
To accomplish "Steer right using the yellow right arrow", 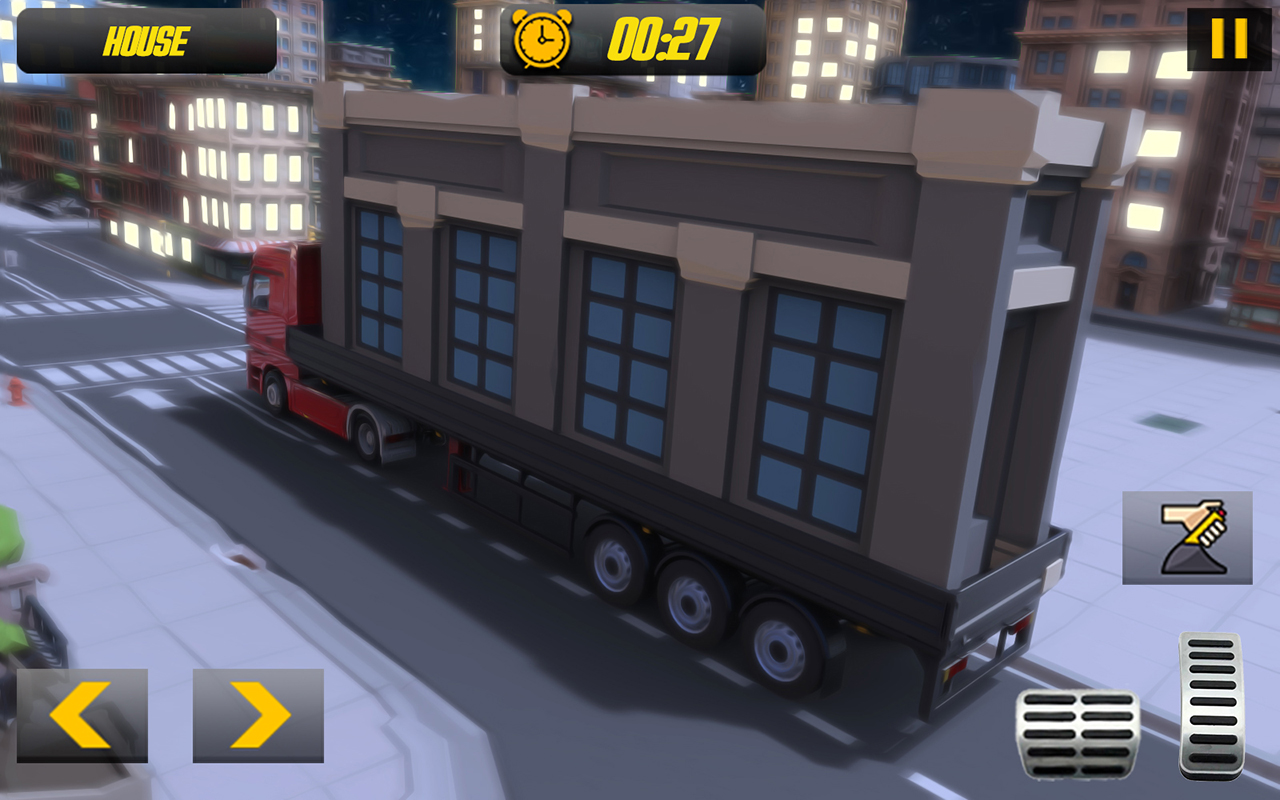I will pos(260,713).
